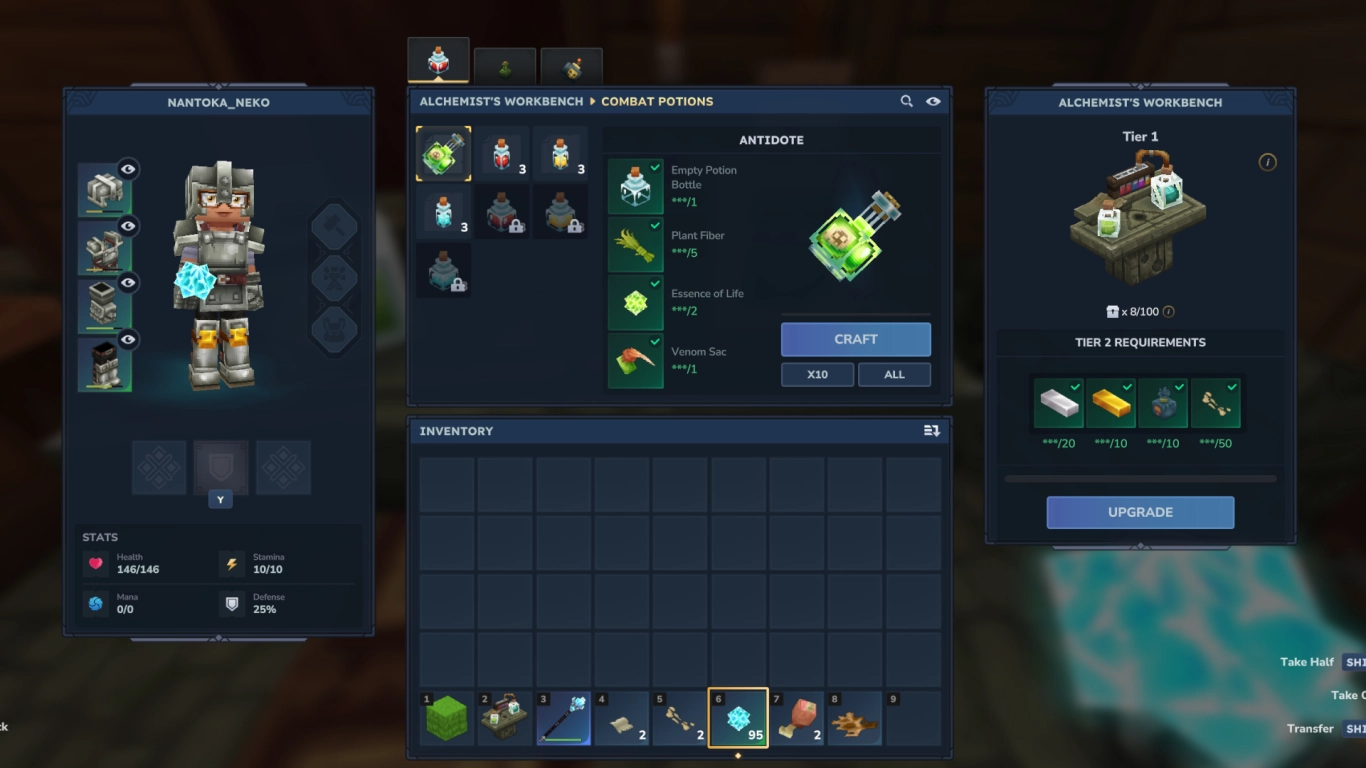Viewport: 1366px width, 768px height.
Task: Open the Combat Potions breadcrumb chevron
Action: pyautogui.click(x=594, y=101)
